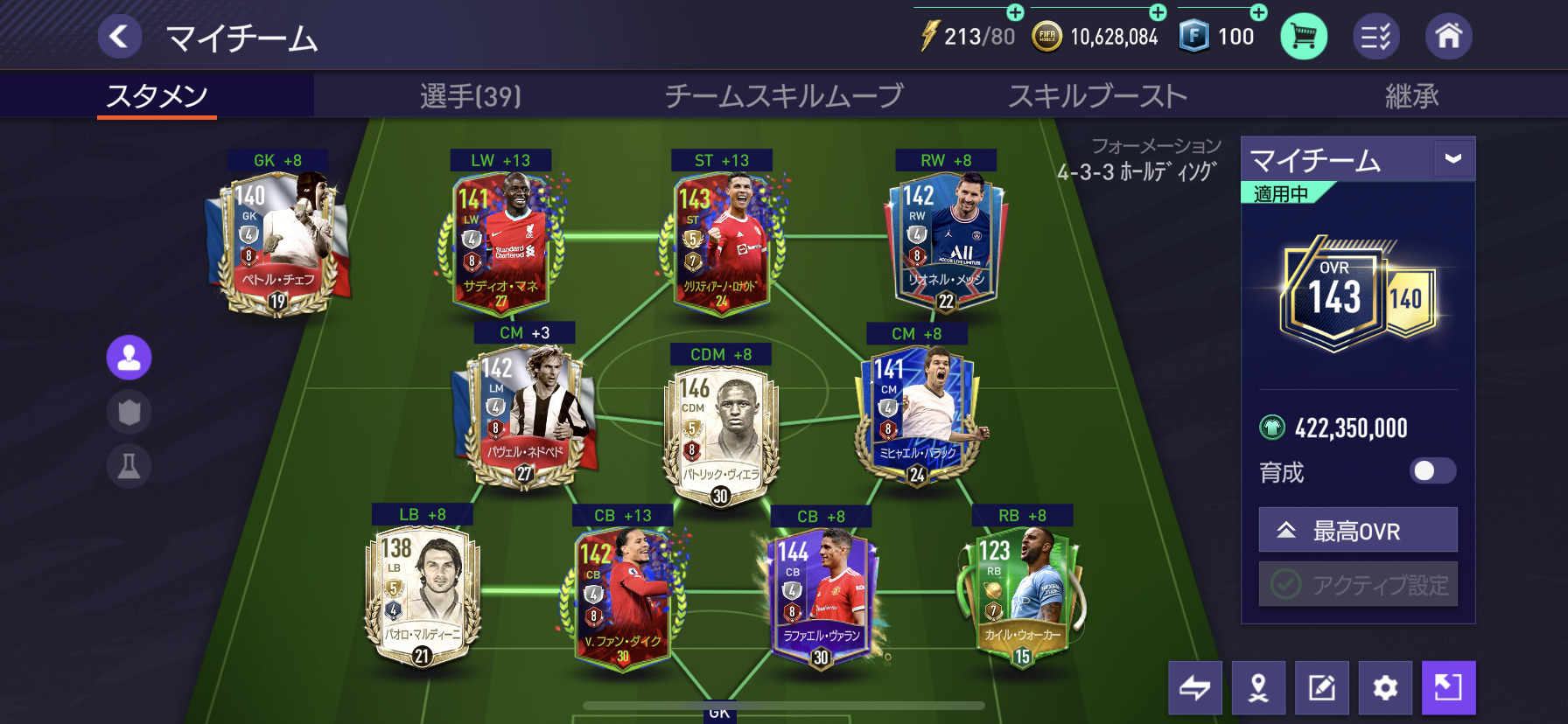Toggle the 育成 switch
Image resolution: width=1568 pixels, height=724 pixels.
pos(1432,471)
